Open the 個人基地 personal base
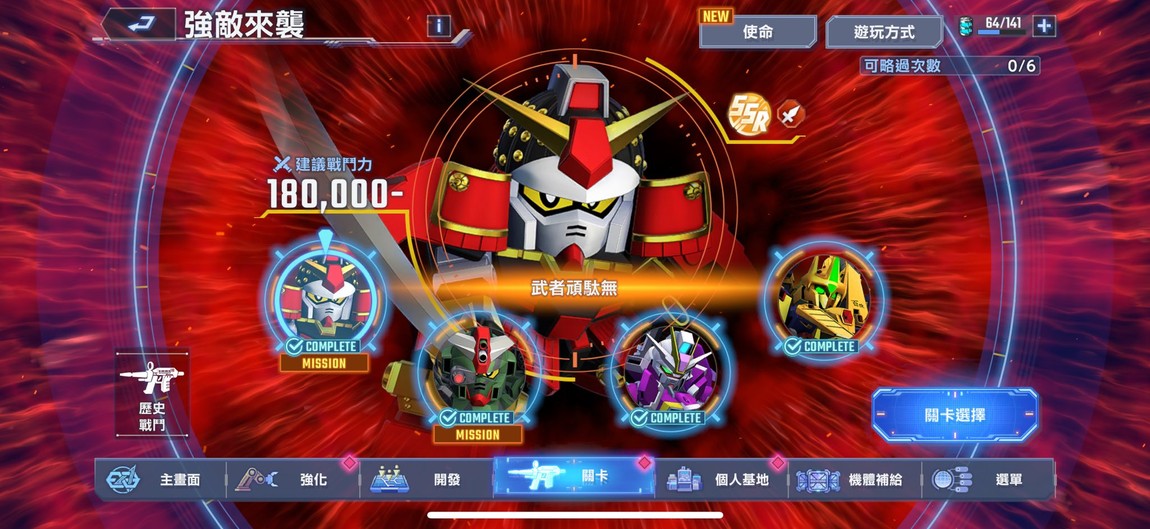This screenshot has width=1150, height=529. (x=722, y=480)
